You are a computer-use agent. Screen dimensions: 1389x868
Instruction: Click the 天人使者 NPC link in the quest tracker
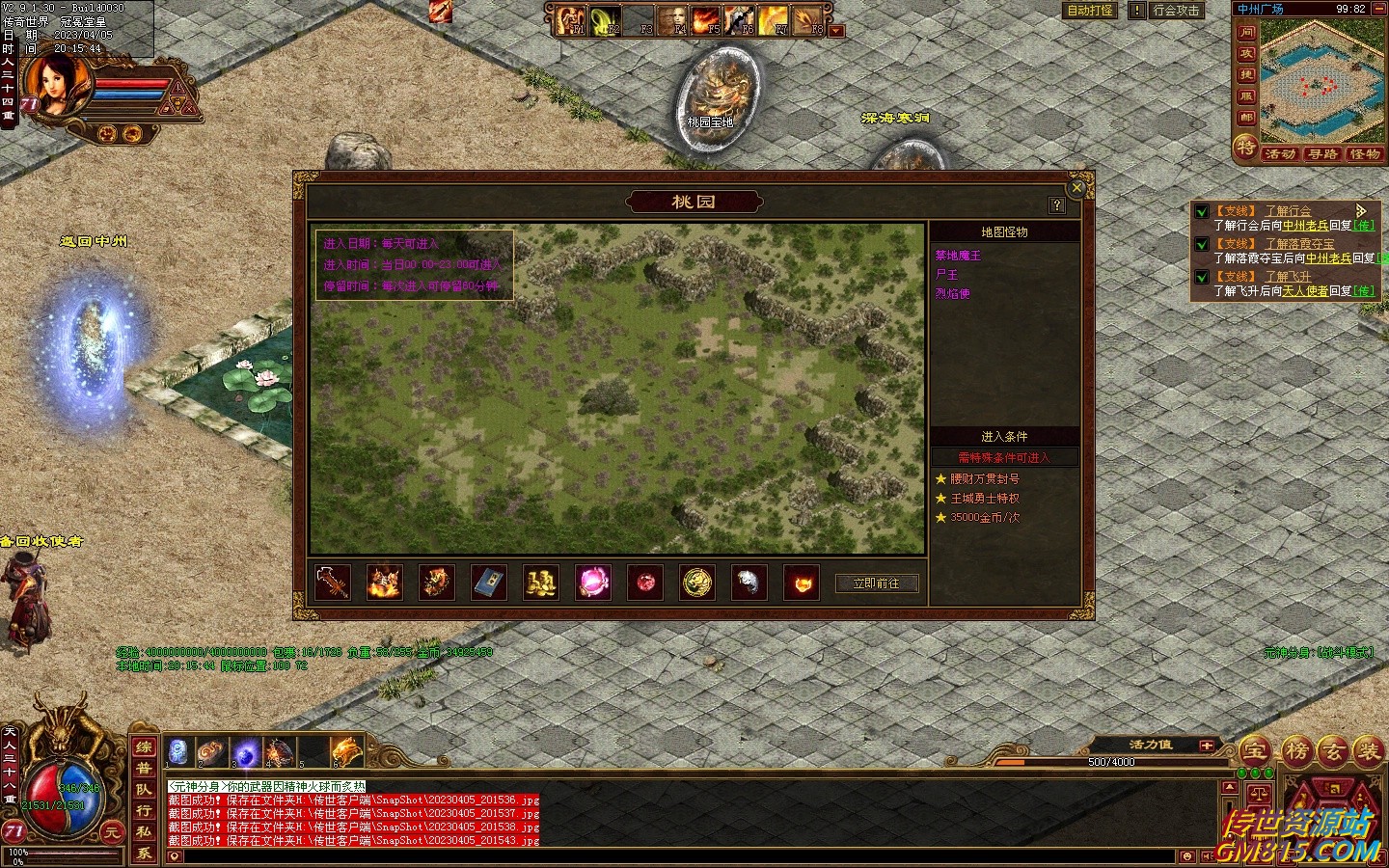click(1305, 290)
